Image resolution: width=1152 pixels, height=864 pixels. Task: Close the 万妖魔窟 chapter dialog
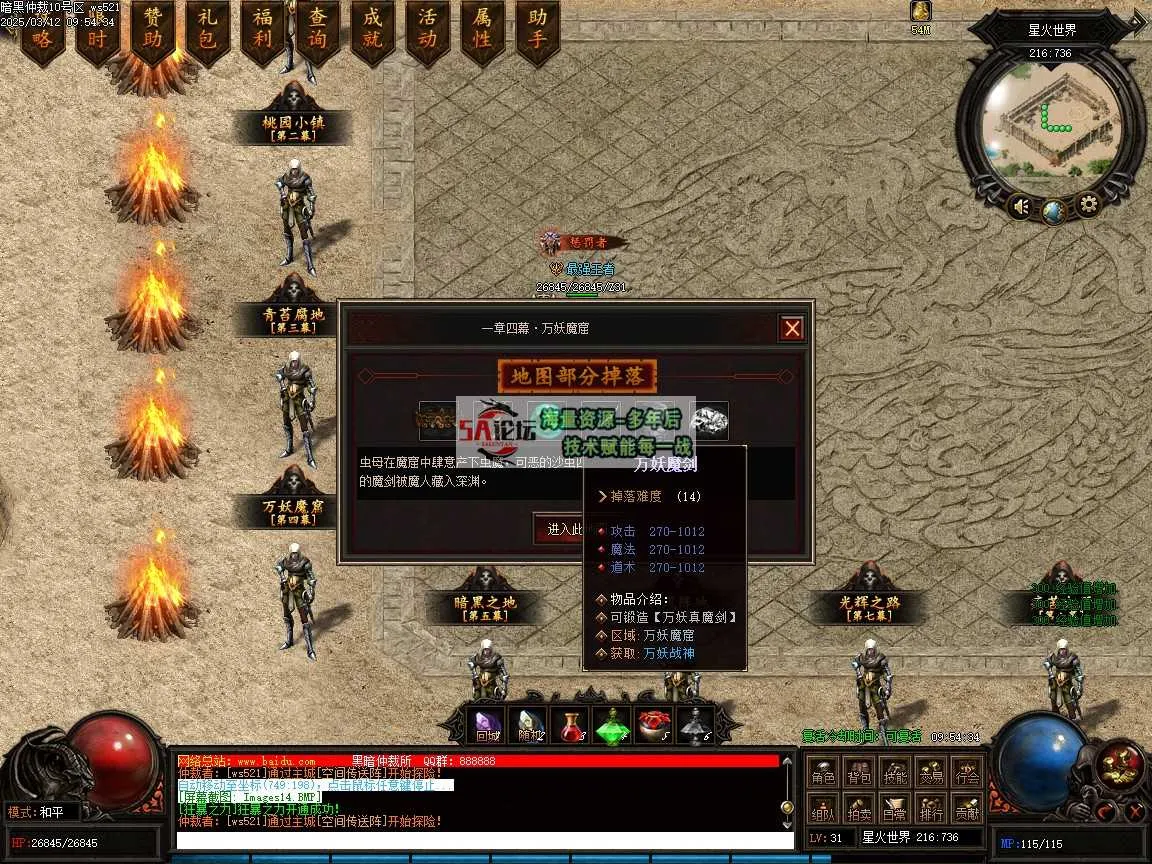pos(792,328)
